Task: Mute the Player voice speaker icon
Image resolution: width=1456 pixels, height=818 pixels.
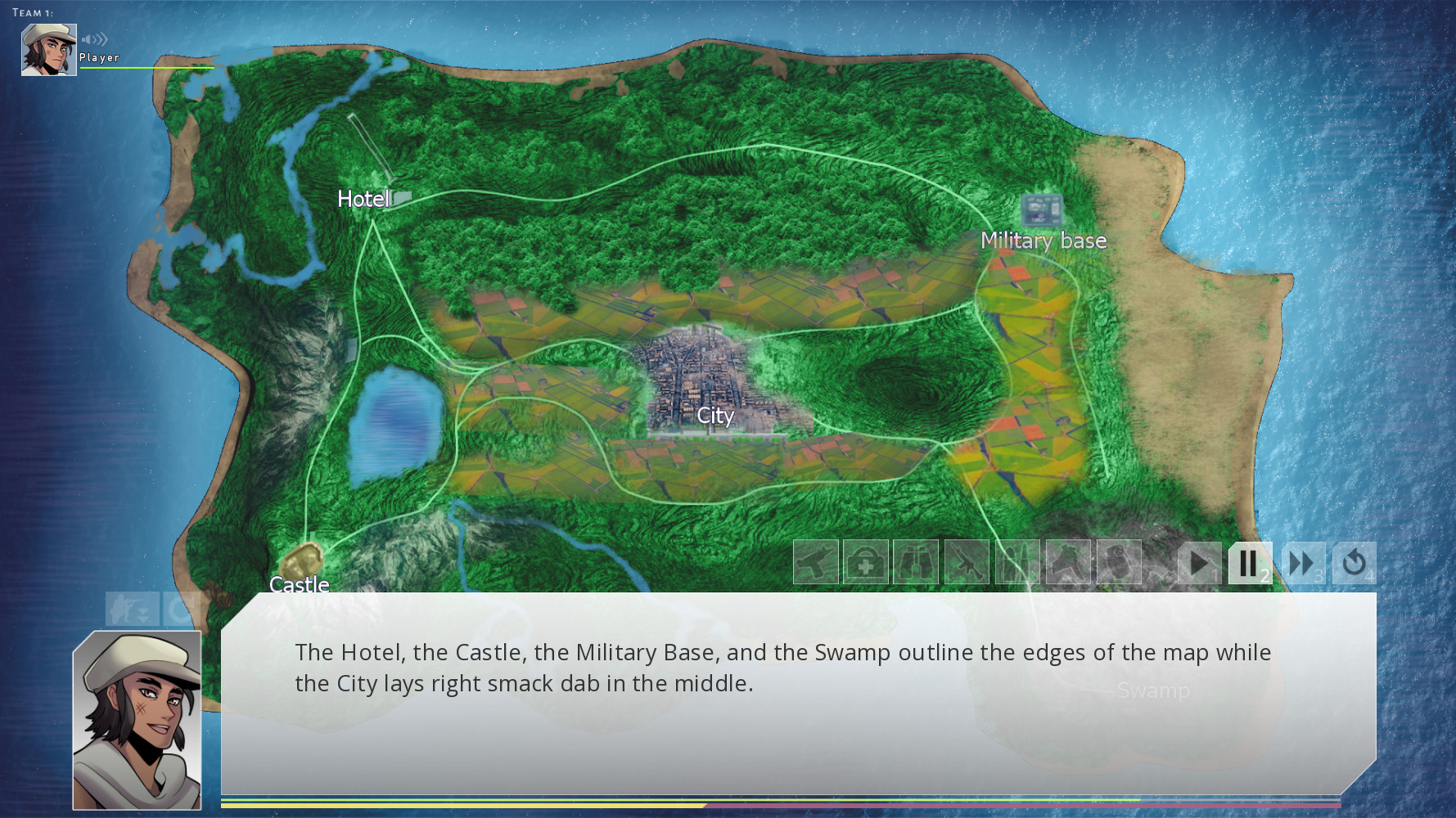Action: 94,38
